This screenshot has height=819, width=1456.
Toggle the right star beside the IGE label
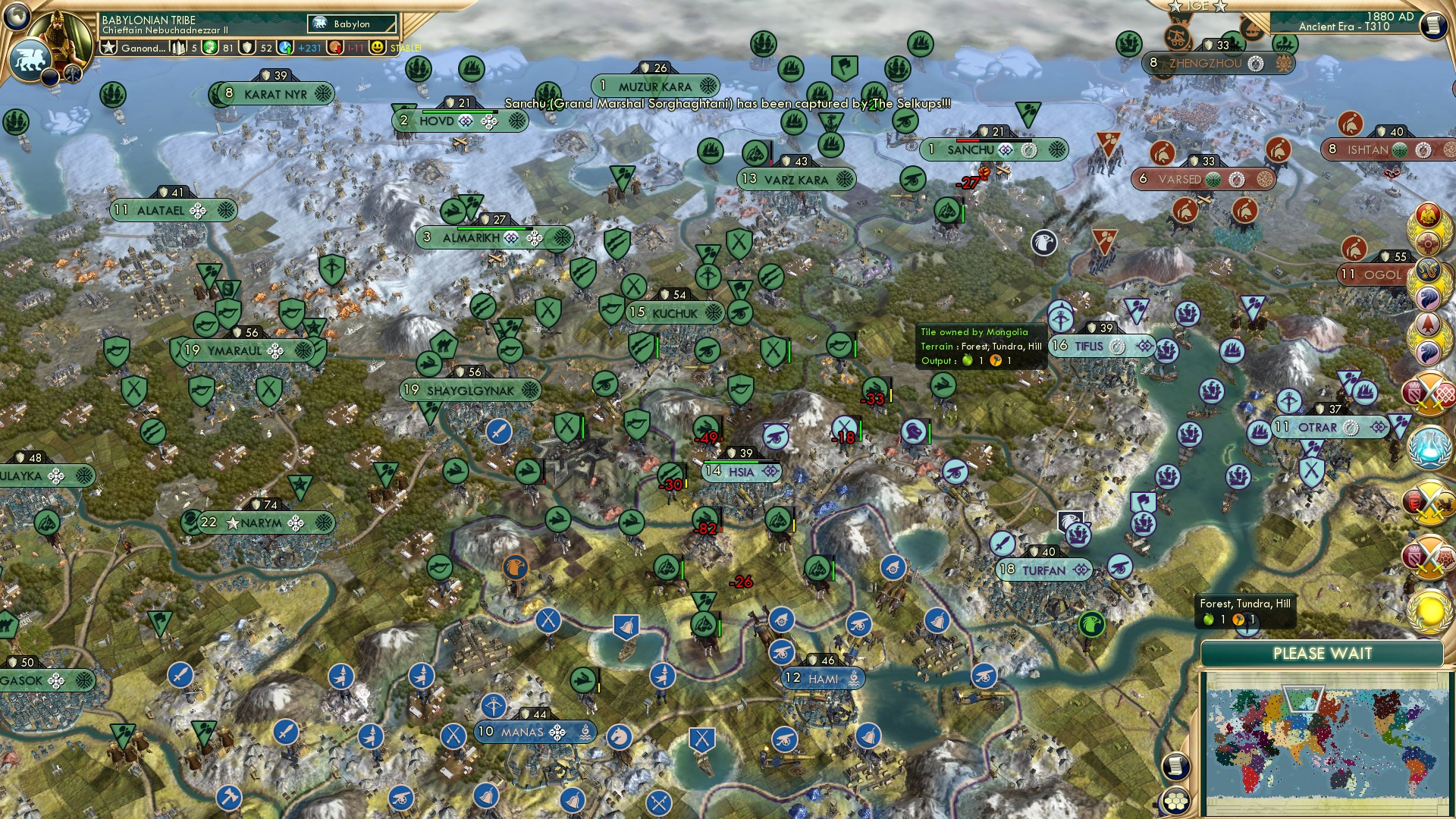(1219, 7)
